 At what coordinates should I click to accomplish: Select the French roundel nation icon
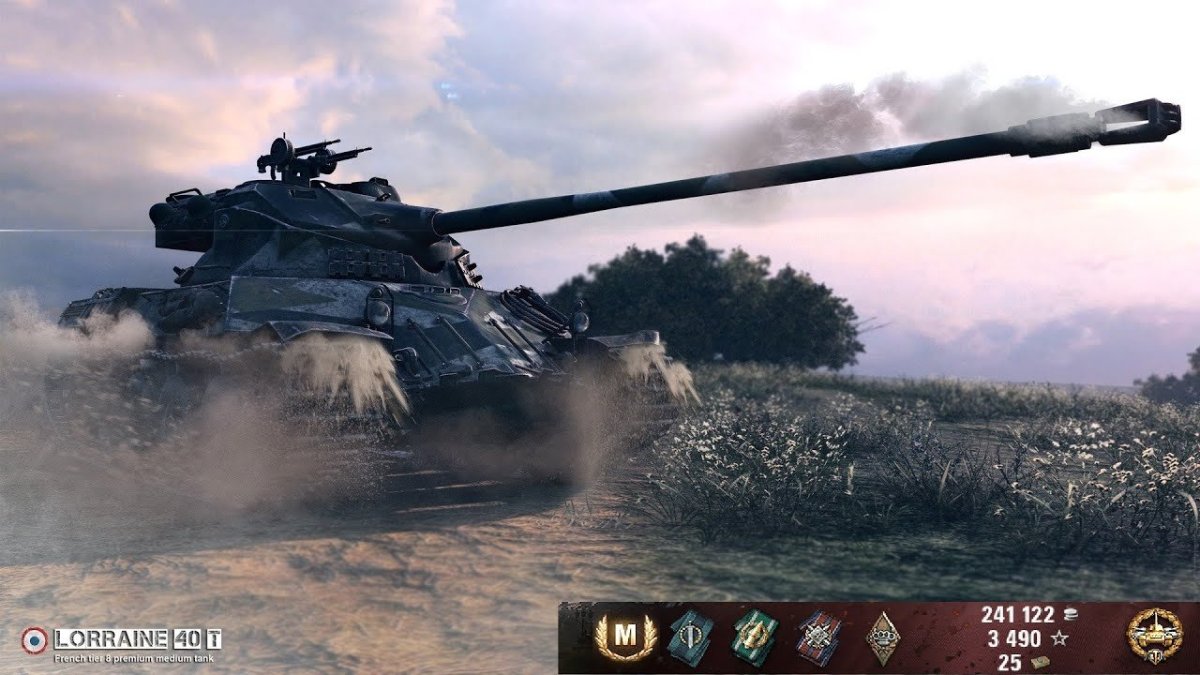click(34, 640)
